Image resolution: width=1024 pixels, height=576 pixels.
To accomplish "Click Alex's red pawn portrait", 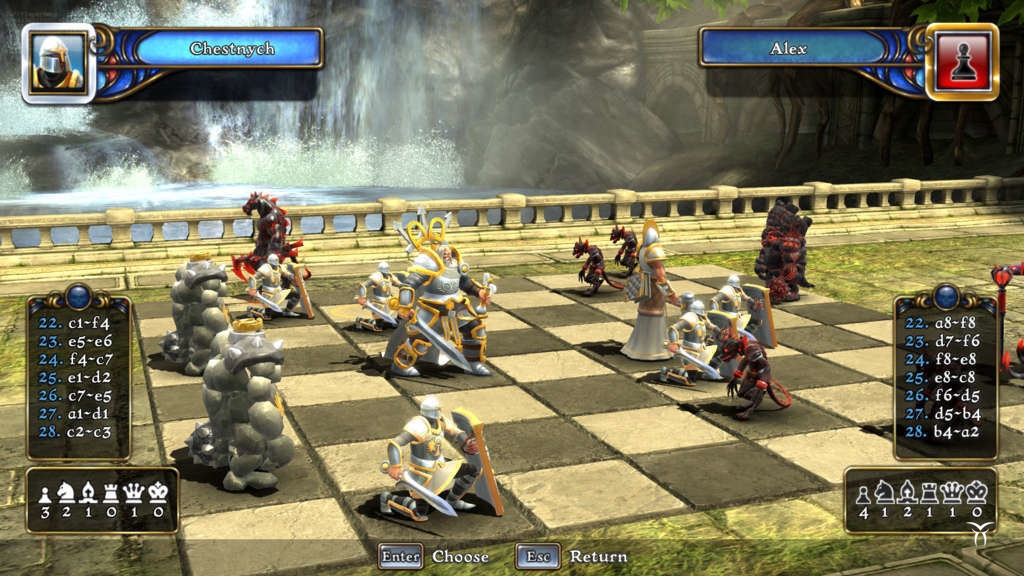I will point(962,62).
